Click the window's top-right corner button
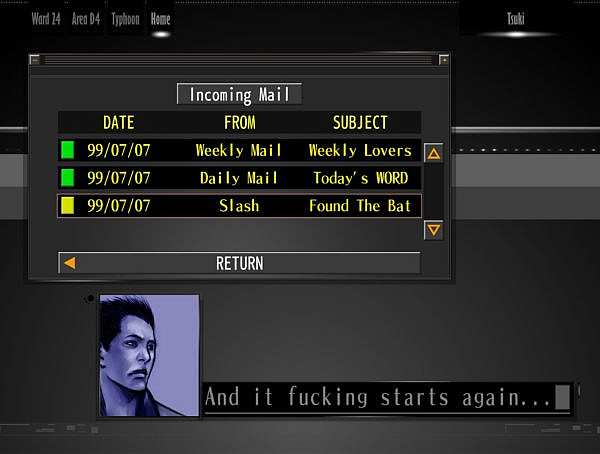The image size is (600, 454). pyautogui.click(x=443, y=60)
